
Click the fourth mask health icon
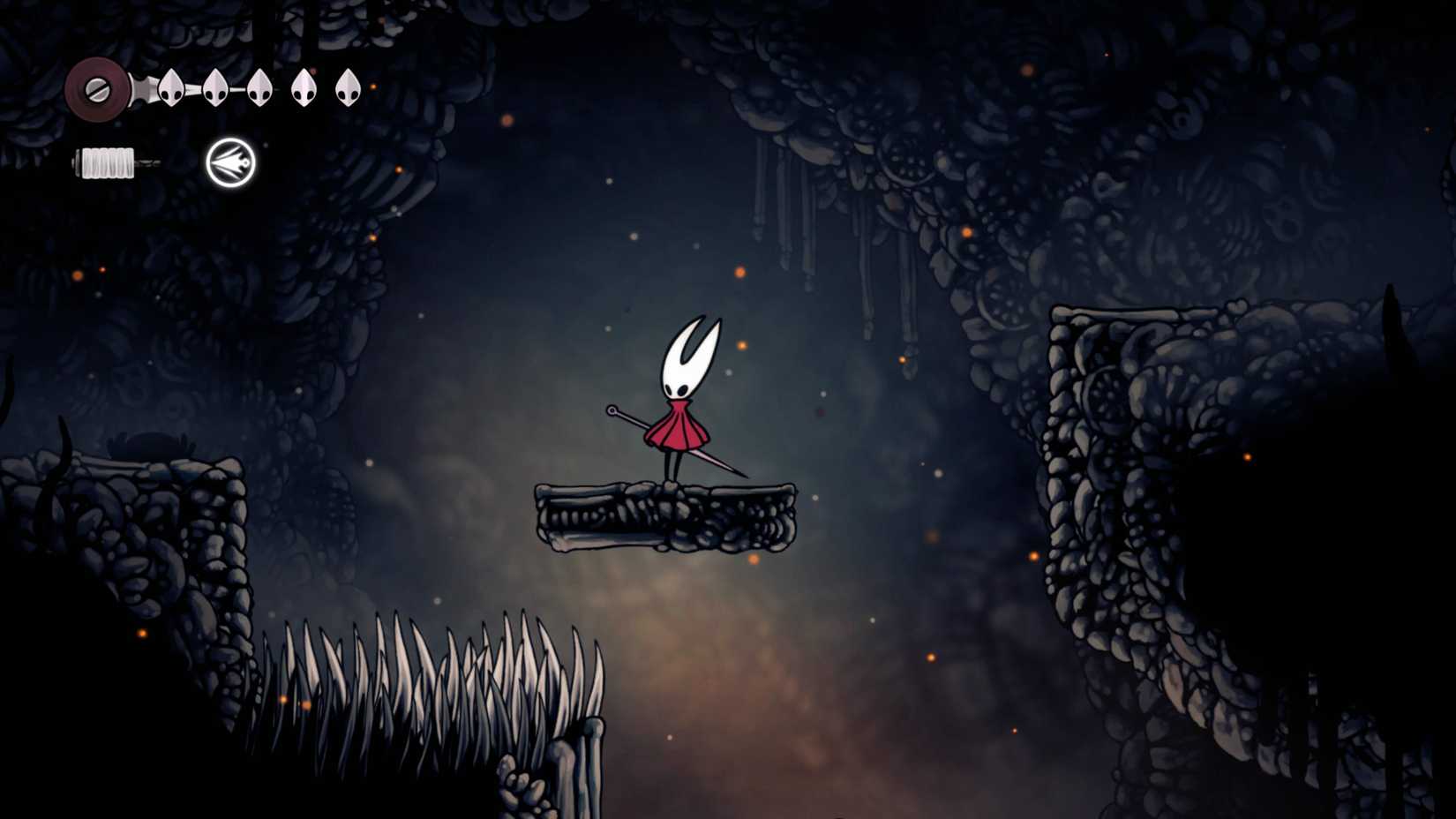point(304,88)
